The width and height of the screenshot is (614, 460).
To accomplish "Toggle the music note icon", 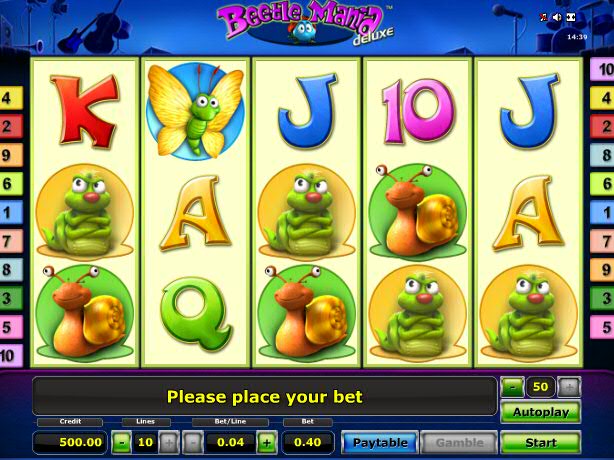I will coord(544,17).
